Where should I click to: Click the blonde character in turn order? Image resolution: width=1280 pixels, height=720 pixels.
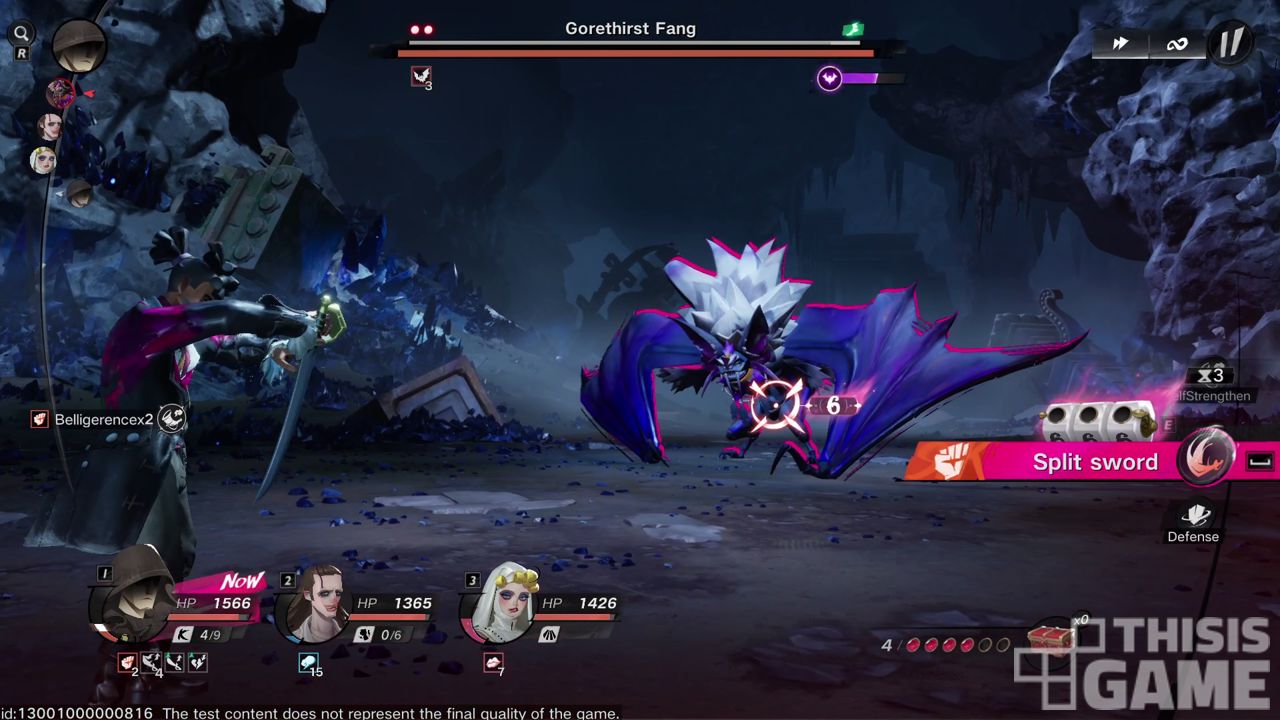pyautogui.click(x=43, y=160)
